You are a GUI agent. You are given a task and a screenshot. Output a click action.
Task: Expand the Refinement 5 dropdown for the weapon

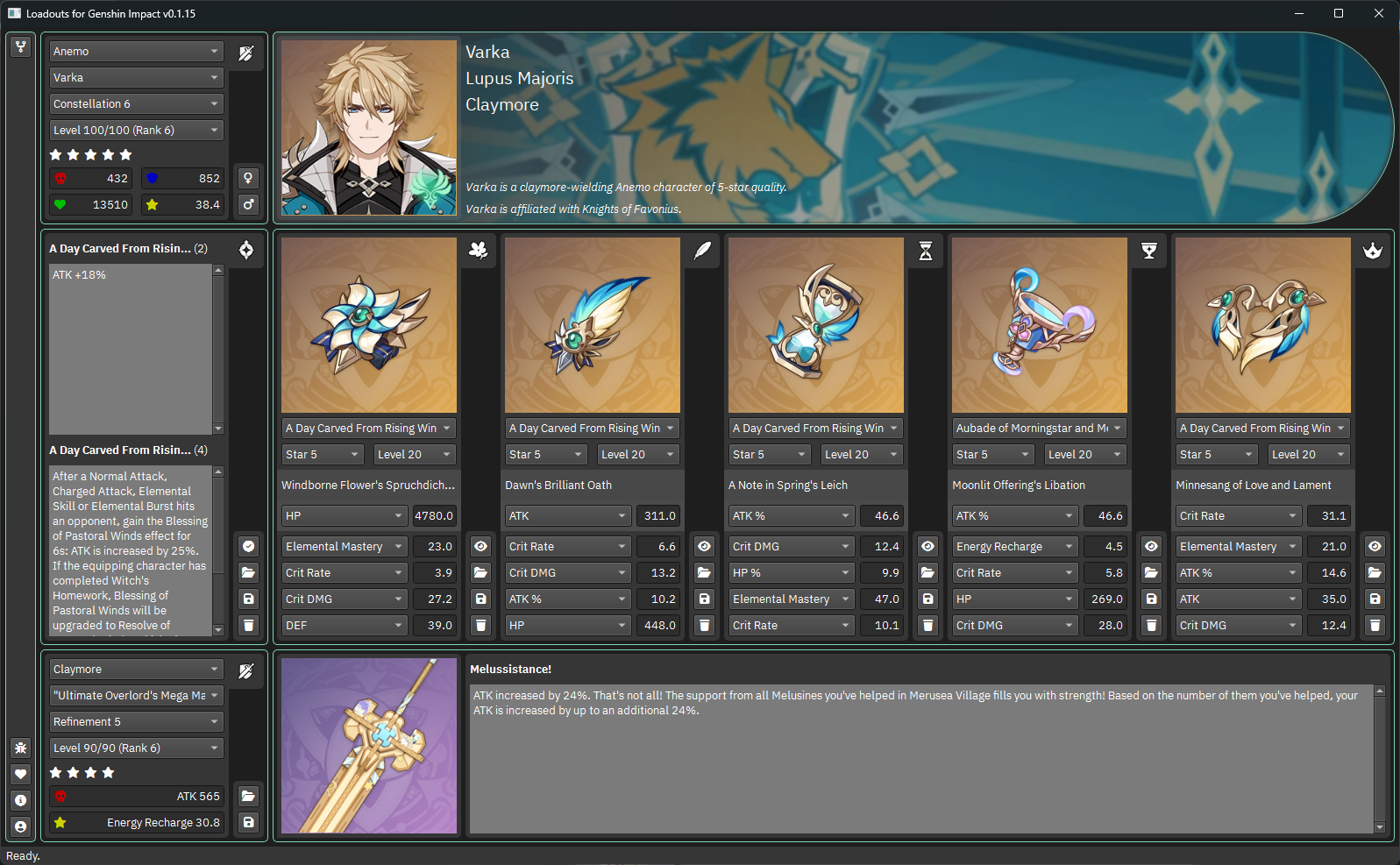click(136, 721)
